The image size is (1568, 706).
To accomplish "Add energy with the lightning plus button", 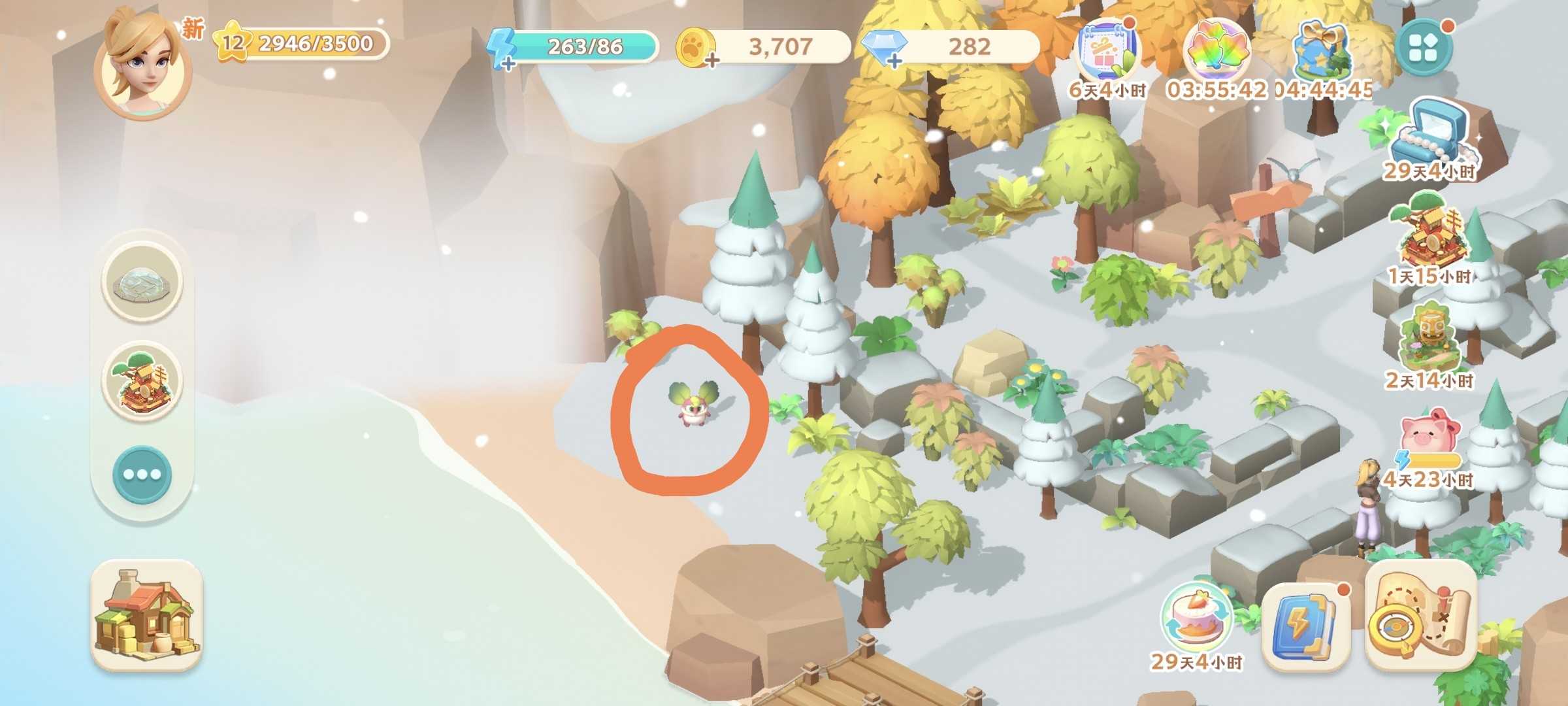I will 507,62.
